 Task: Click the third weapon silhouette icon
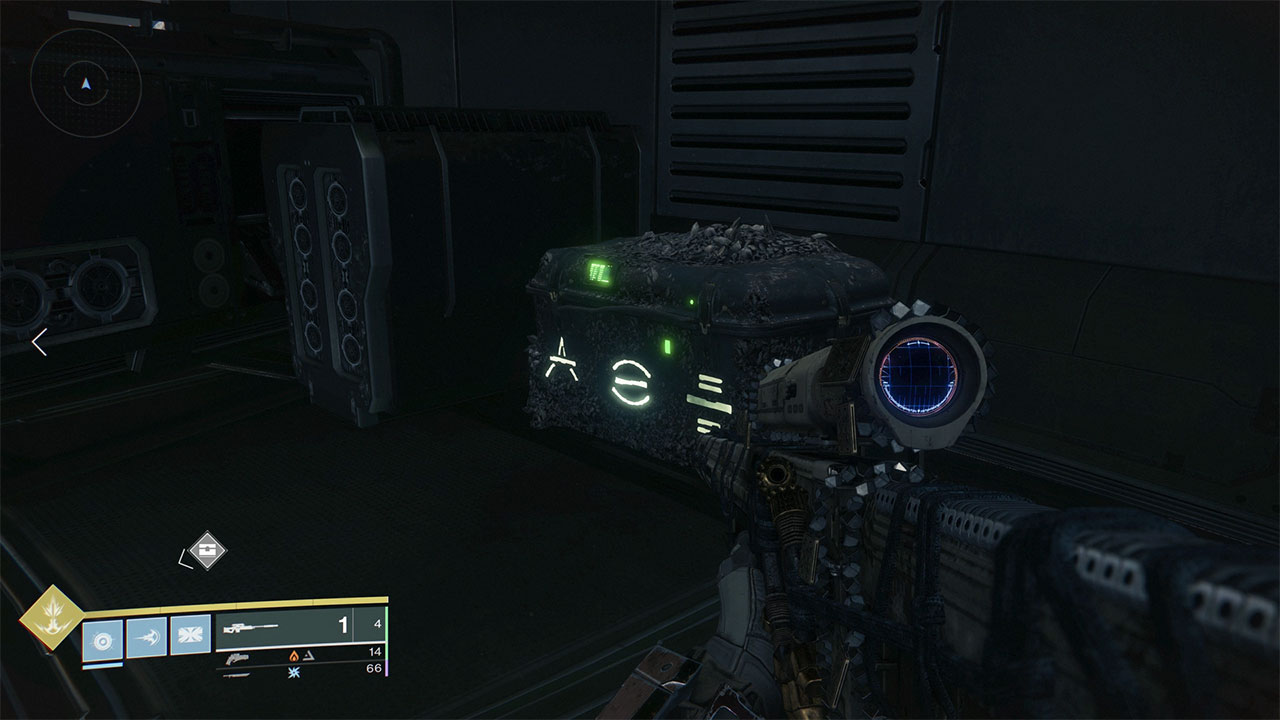235,678
